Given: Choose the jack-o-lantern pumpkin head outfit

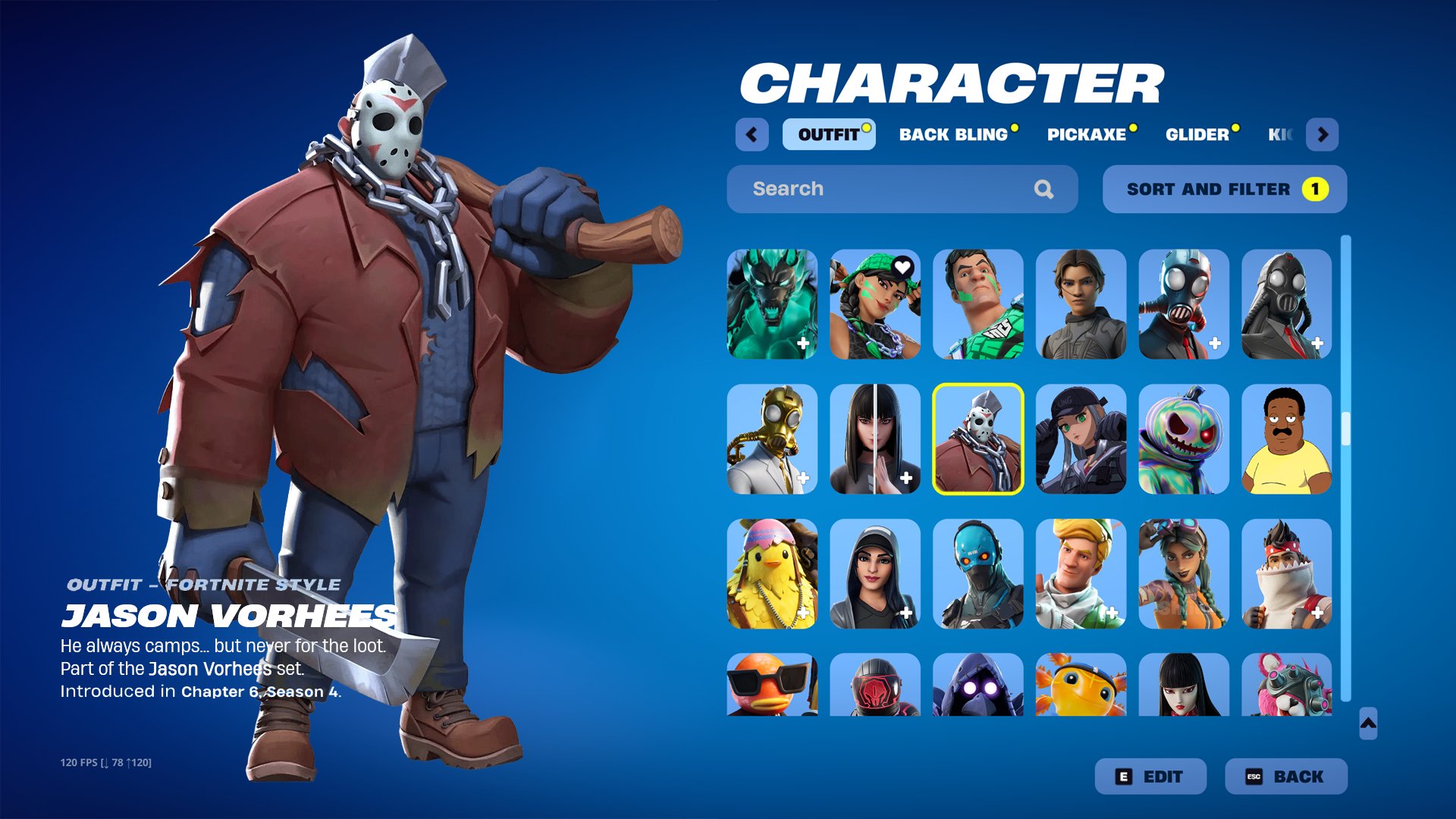Looking at the screenshot, I should 1184,439.
